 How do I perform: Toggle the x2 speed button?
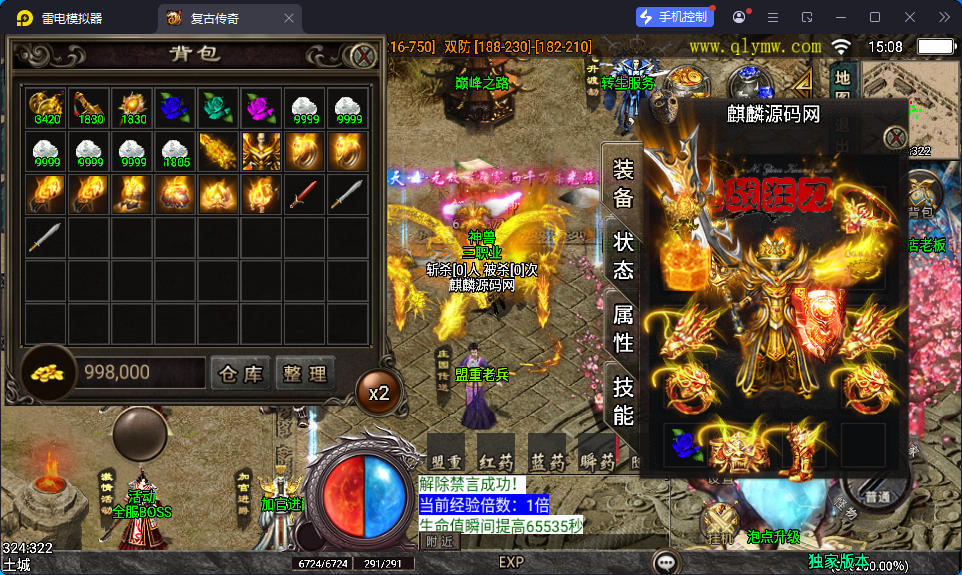(378, 393)
